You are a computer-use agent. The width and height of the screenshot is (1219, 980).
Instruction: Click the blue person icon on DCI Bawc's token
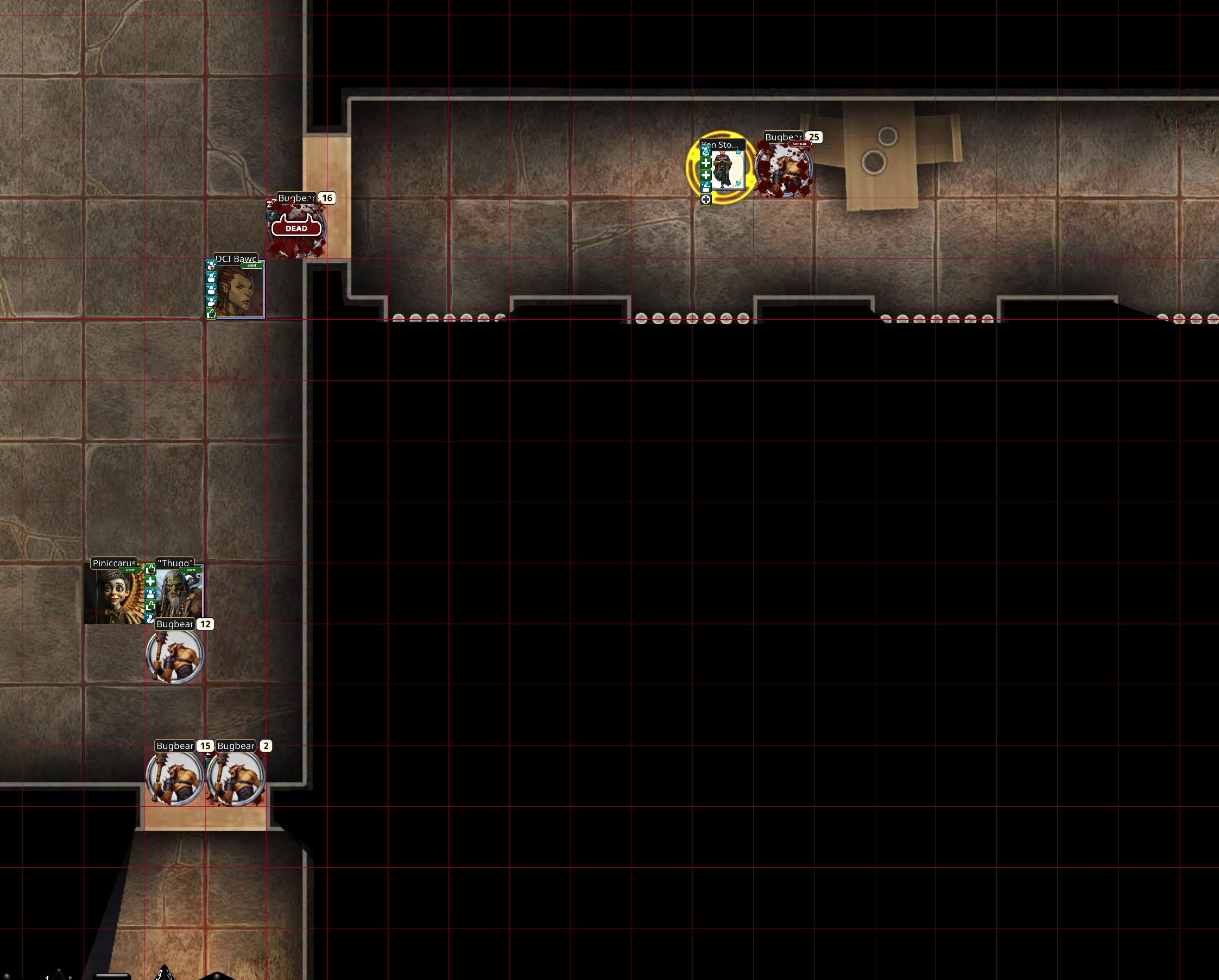point(211,279)
